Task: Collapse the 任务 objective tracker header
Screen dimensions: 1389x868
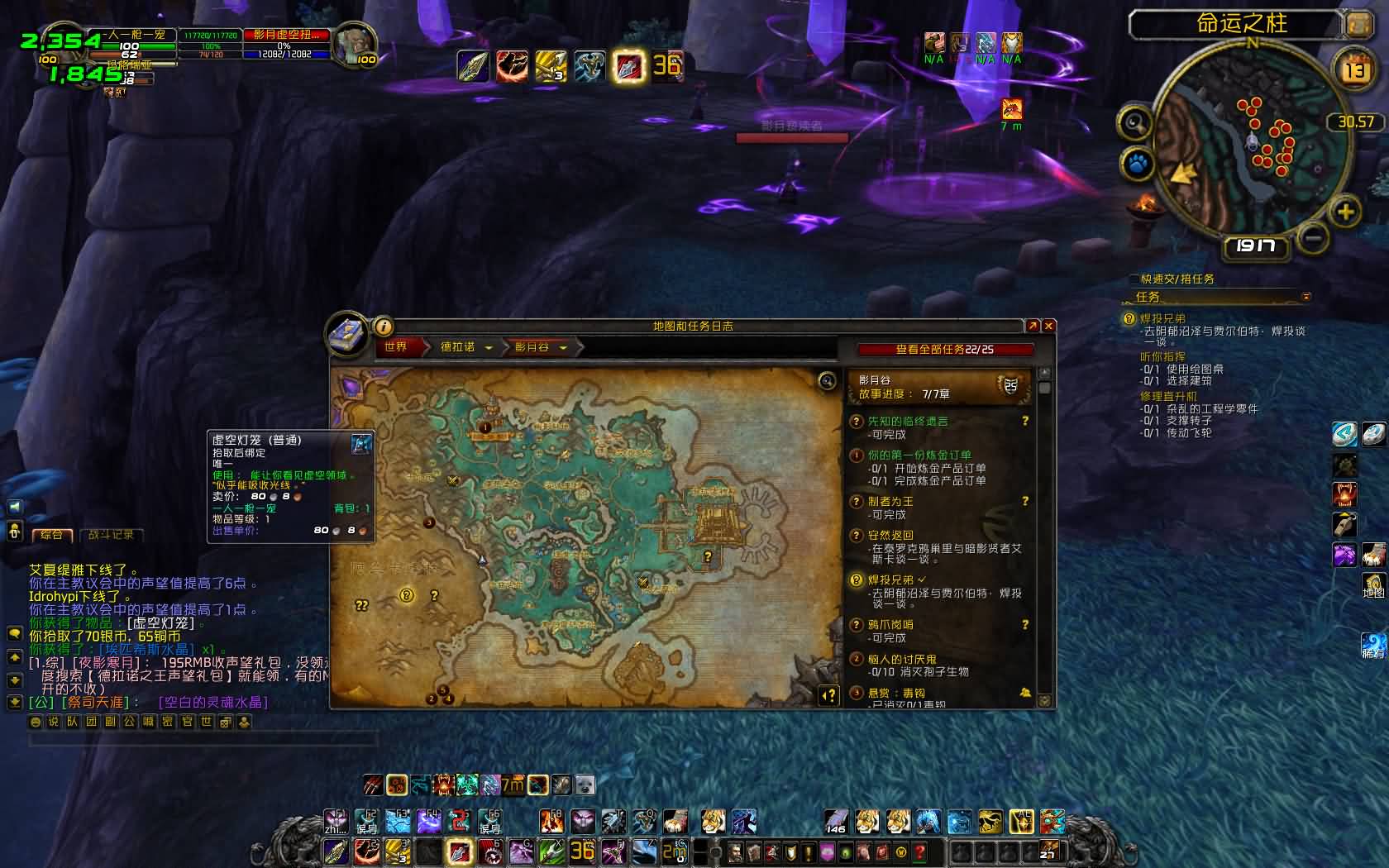Action: [x=1306, y=297]
